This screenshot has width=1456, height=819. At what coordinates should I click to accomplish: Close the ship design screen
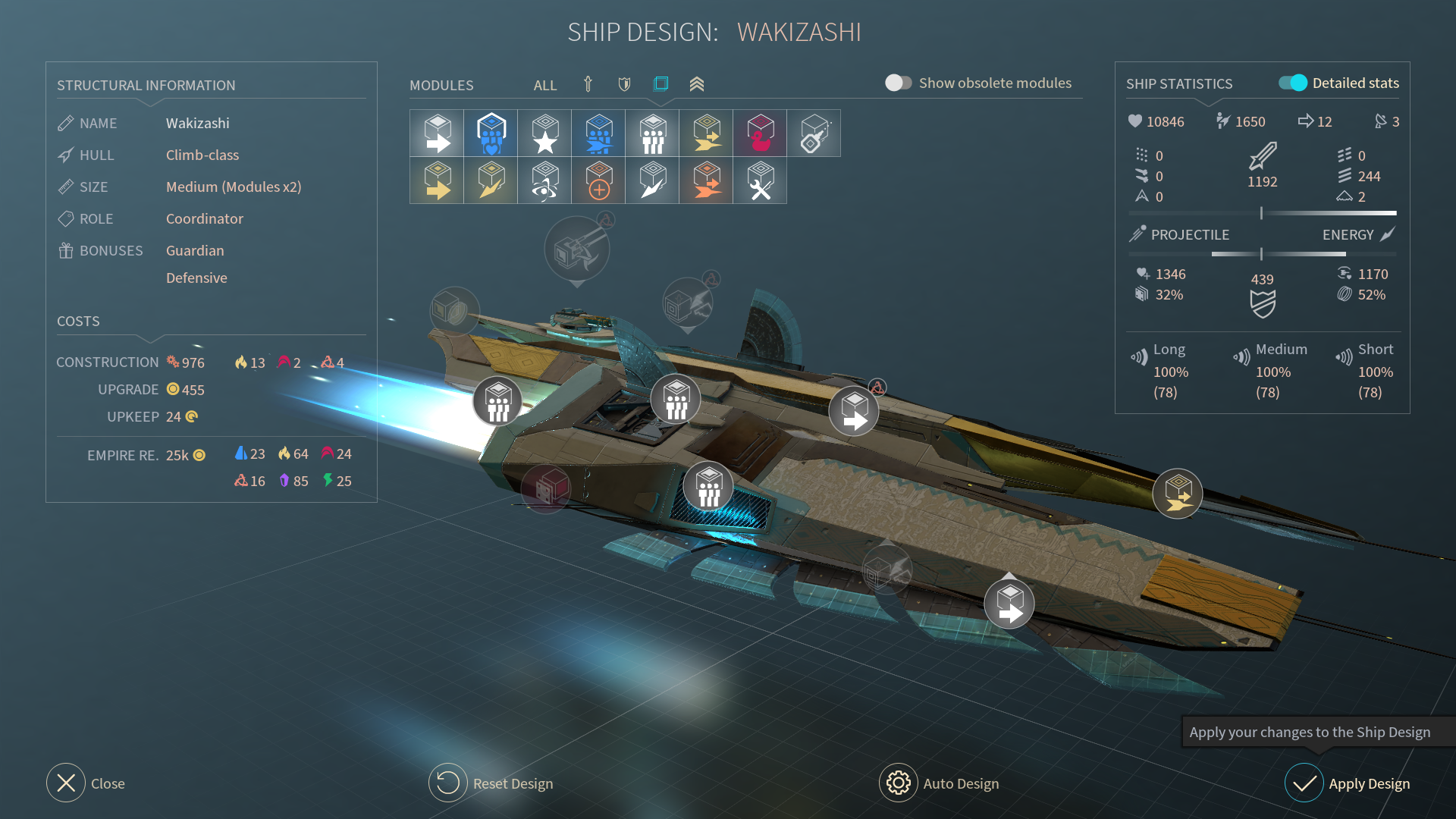67,783
